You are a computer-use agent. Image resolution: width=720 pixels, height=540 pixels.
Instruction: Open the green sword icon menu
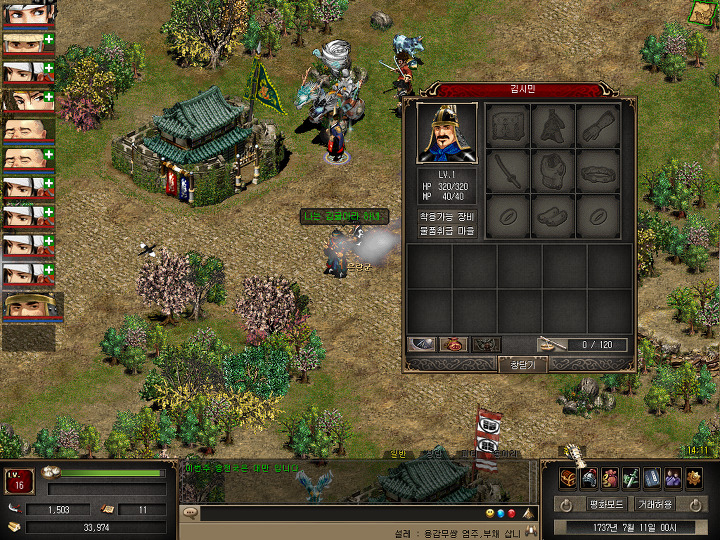click(x=631, y=478)
